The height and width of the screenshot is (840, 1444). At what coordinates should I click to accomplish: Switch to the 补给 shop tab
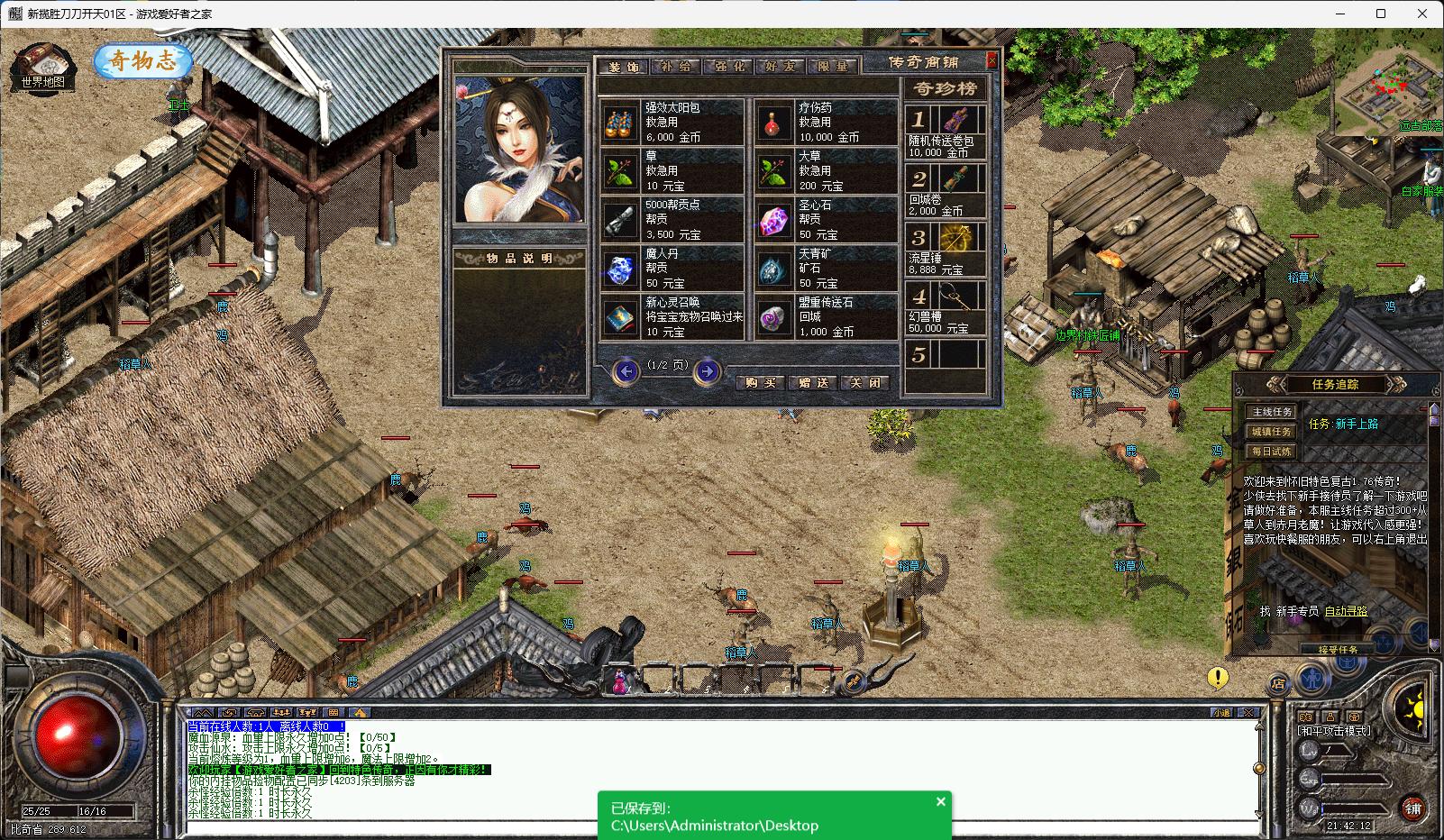[x=677, y=67]
